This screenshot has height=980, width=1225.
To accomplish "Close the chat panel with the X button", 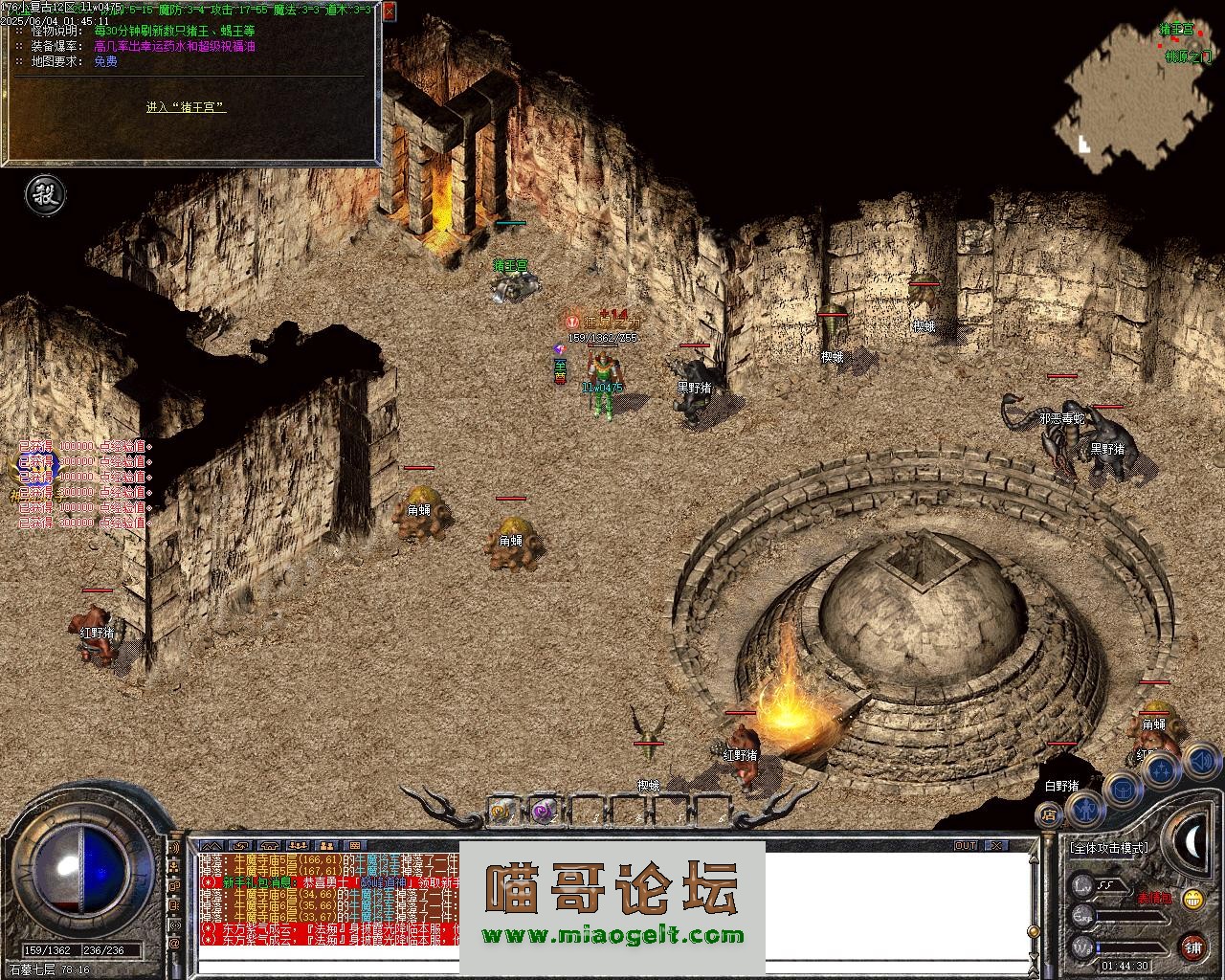I will point(996,846).
